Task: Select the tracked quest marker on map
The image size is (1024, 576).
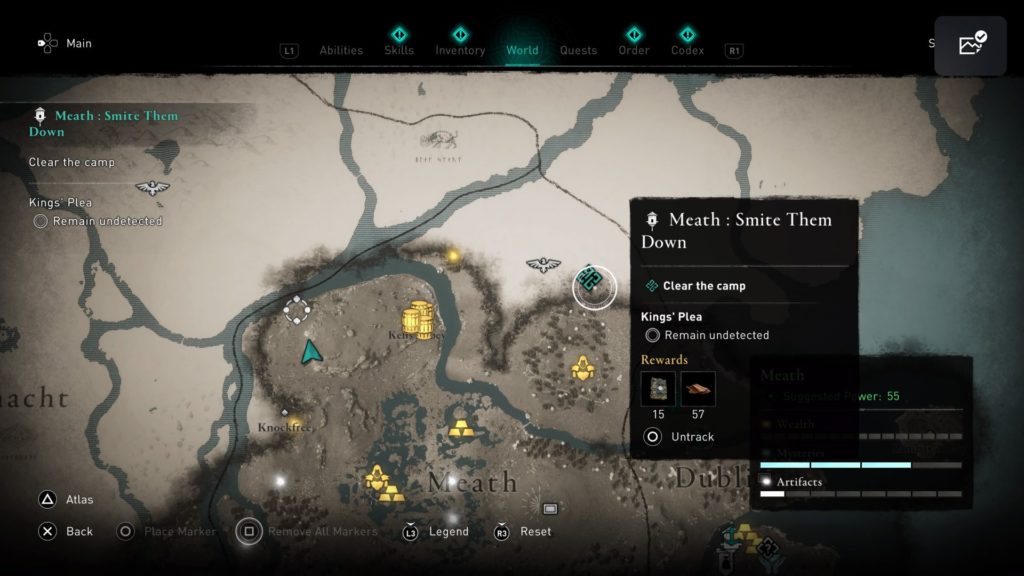Action: click(x=594, y=286)
